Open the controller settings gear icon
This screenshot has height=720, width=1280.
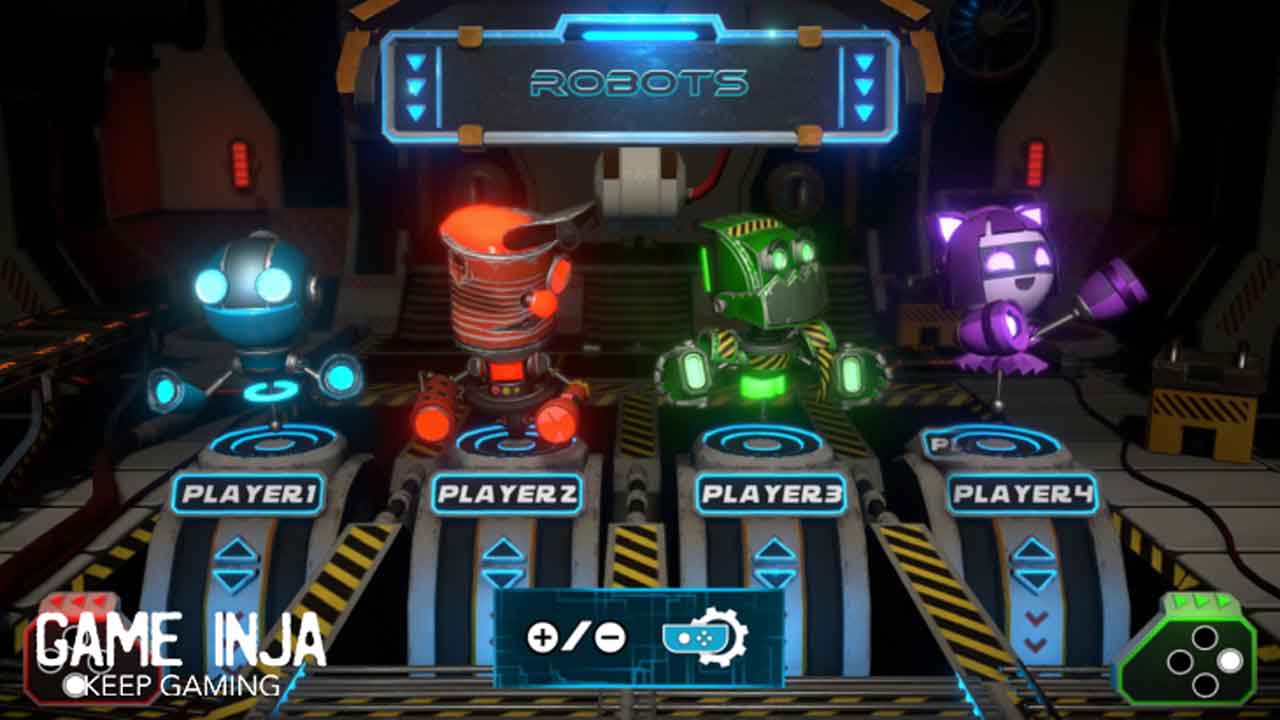coord(706,636)
